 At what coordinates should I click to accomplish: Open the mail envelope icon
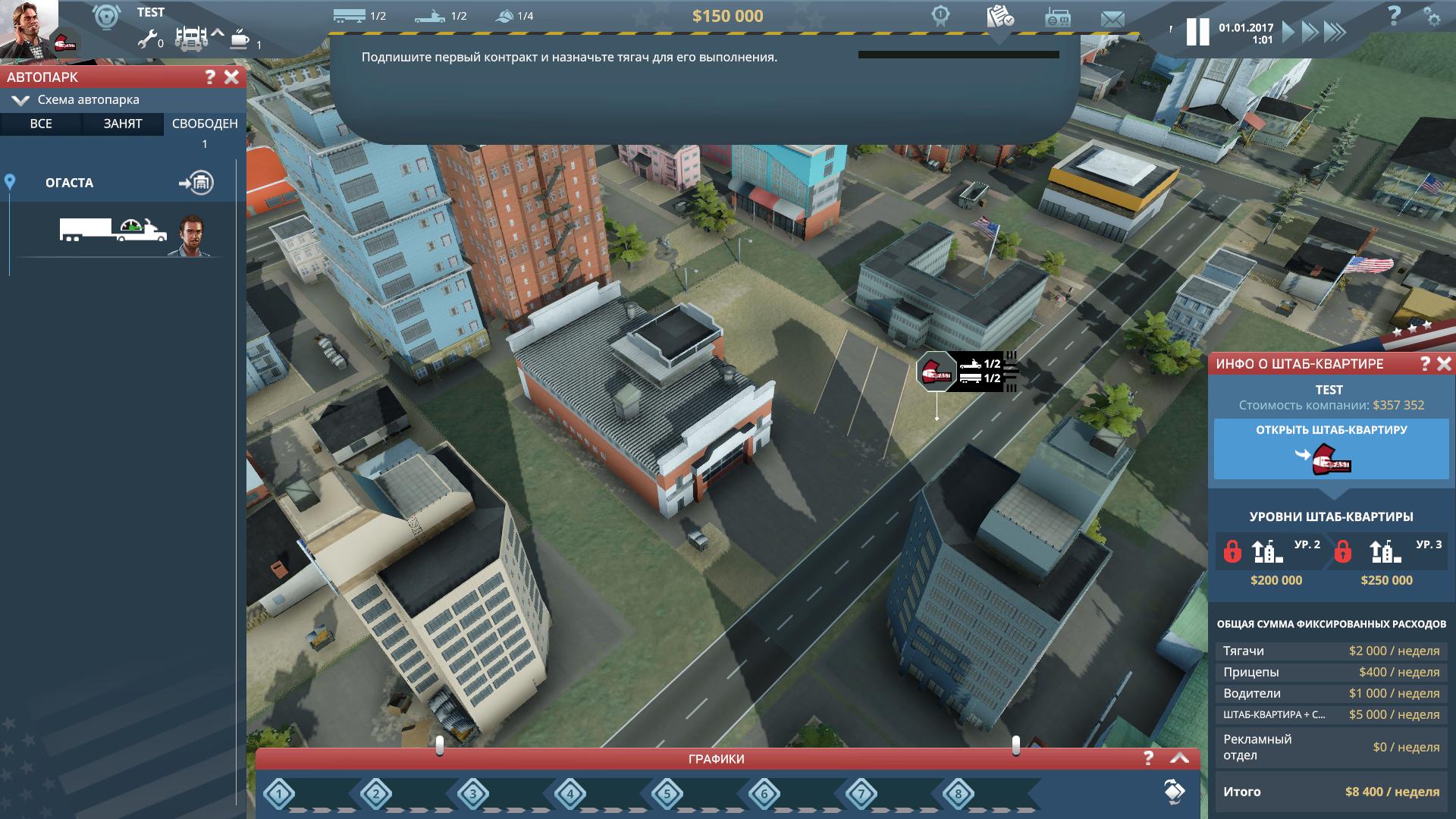click(x=1112, y=19)
